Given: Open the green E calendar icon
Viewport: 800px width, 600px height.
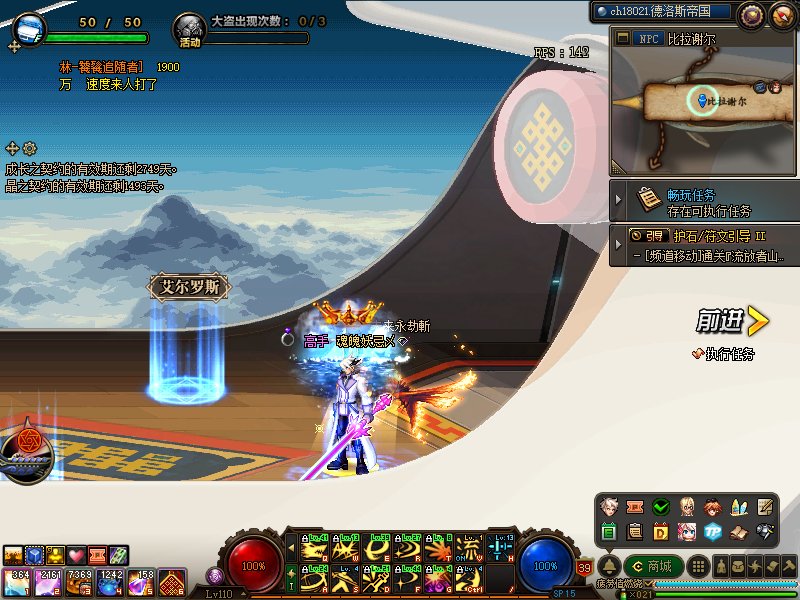Looking at the screenshot, I should (x=609, y=531).
